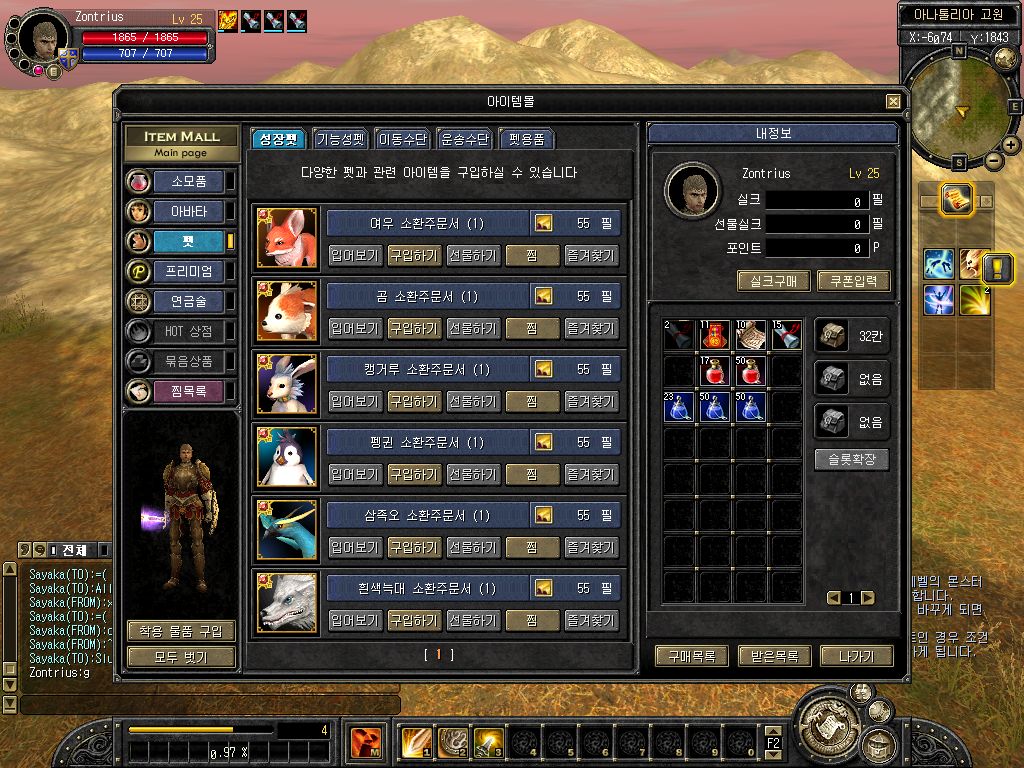
Task: Switch to the 이동수단 tab
Action: click(402, 139)
